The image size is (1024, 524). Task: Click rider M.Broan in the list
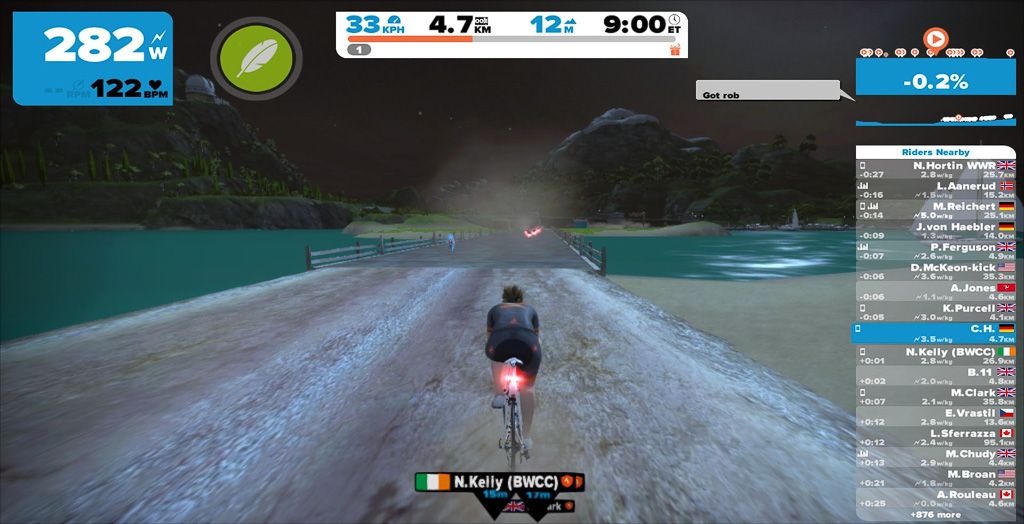point(935,479)
